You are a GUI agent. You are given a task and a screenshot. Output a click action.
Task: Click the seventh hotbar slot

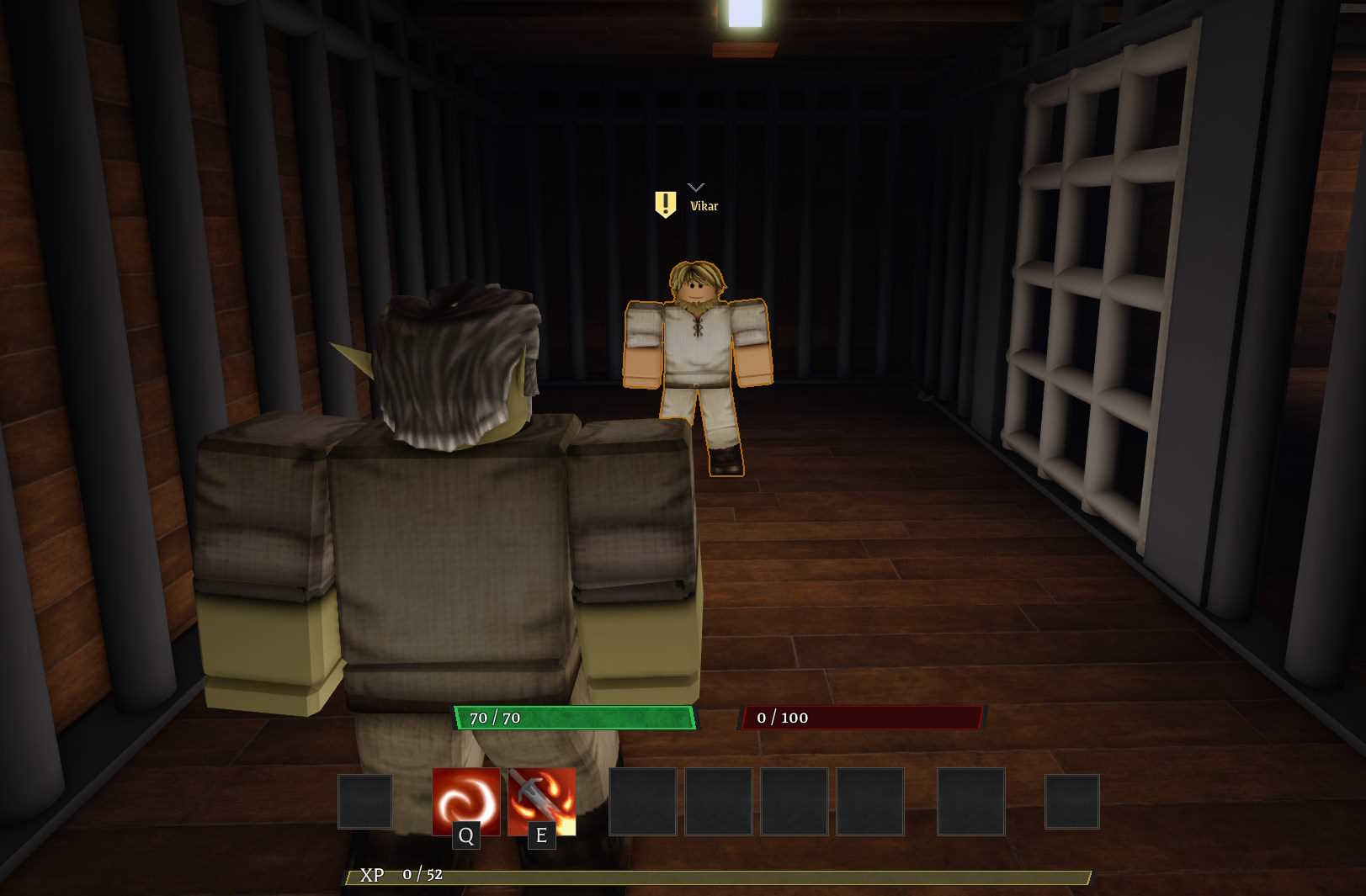[x=869, y=801]
